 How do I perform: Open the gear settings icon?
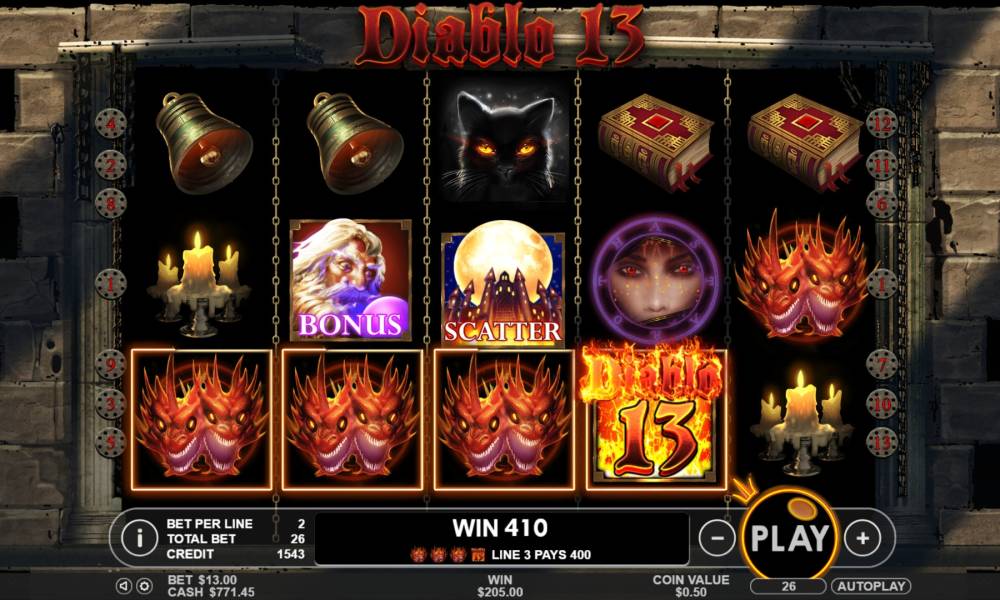[144, 586]
